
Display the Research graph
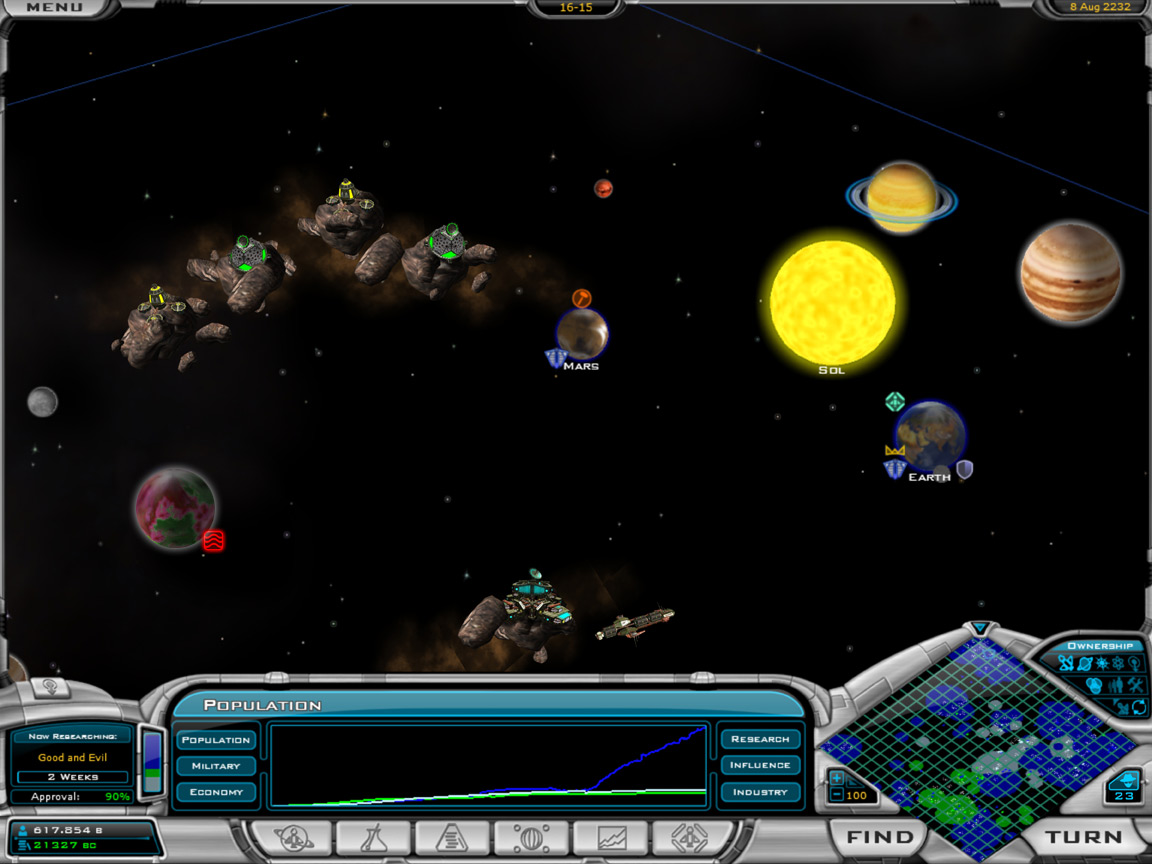(x=760, y=739)
